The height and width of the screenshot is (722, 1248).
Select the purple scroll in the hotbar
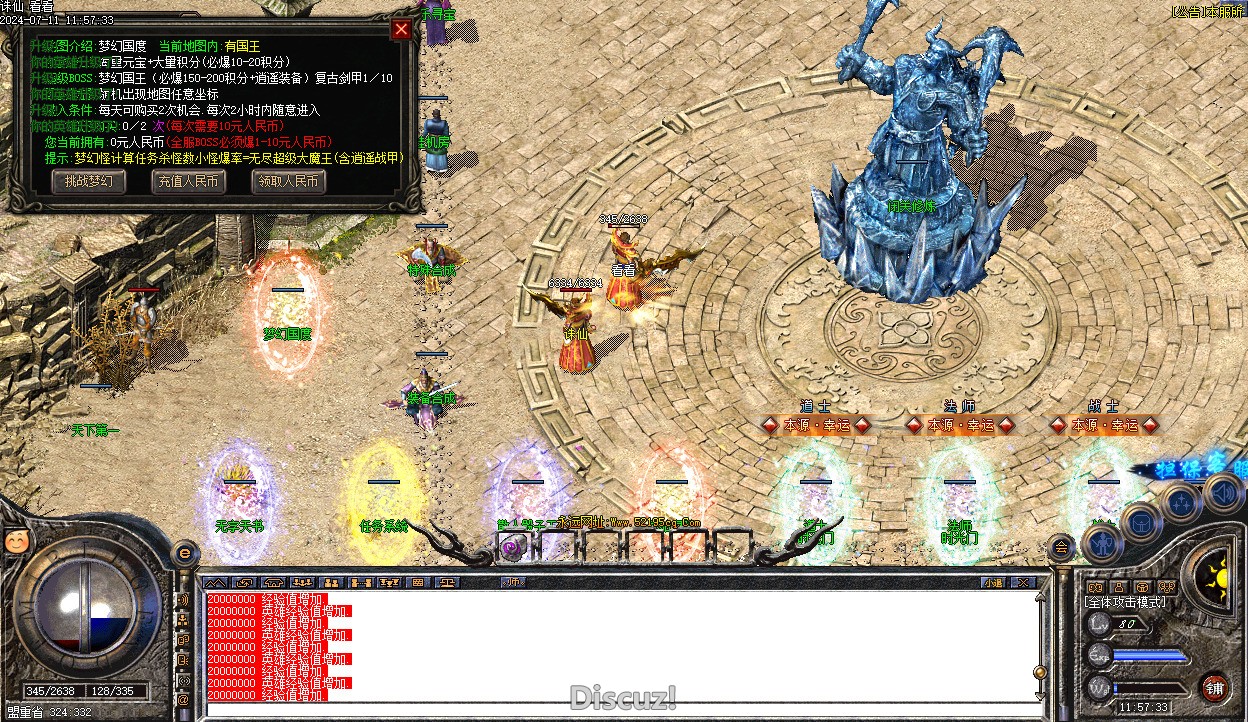click(513, 547)
